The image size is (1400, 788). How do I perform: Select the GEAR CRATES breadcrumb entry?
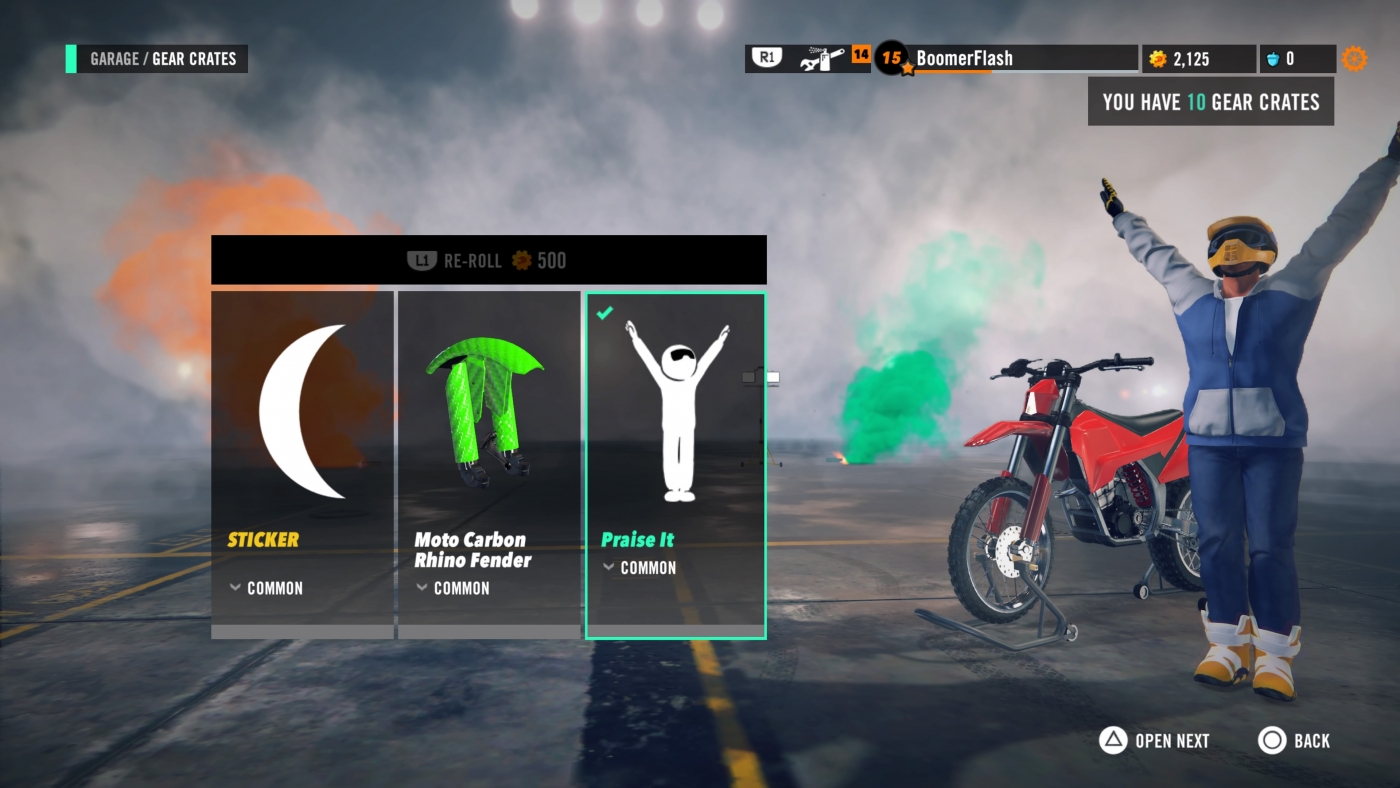click(x=194, y=59)
